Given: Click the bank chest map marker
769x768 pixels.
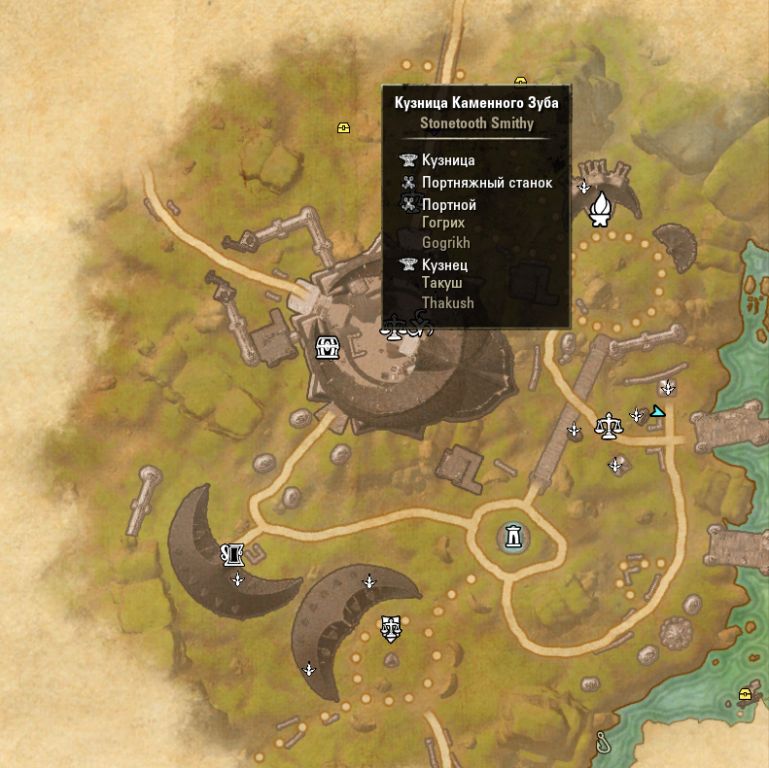Looking at the screenshot, I should (327, 348).
